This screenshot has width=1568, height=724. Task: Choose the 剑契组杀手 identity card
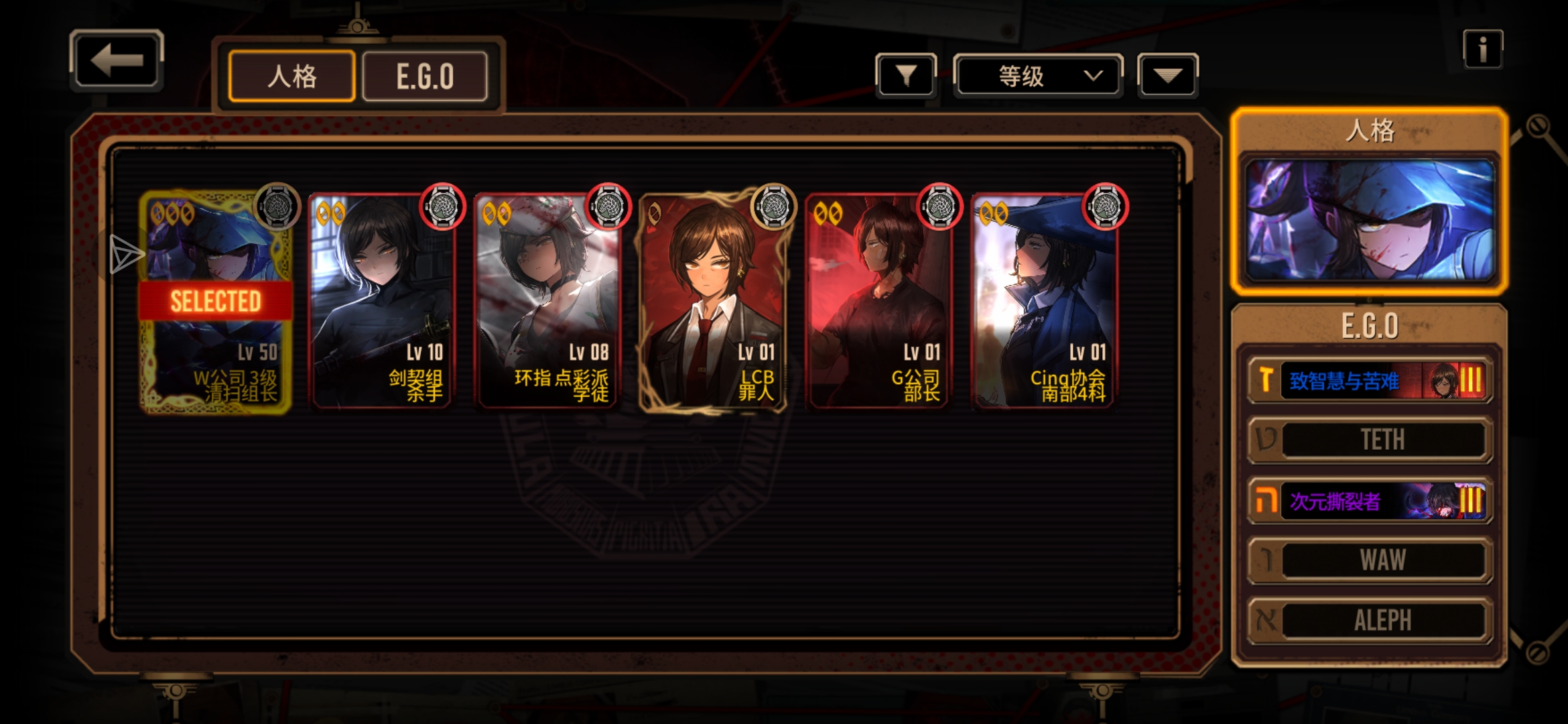click(x=381, y=302)
